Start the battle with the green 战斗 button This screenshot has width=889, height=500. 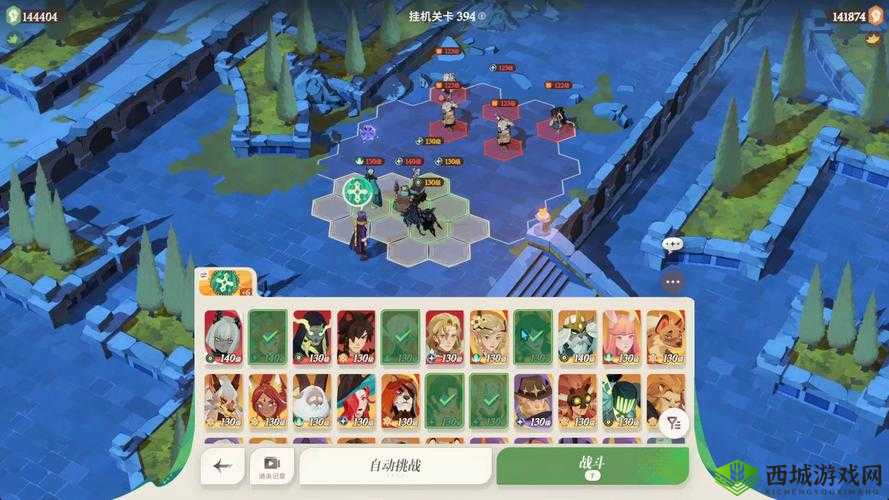[592, 465]
